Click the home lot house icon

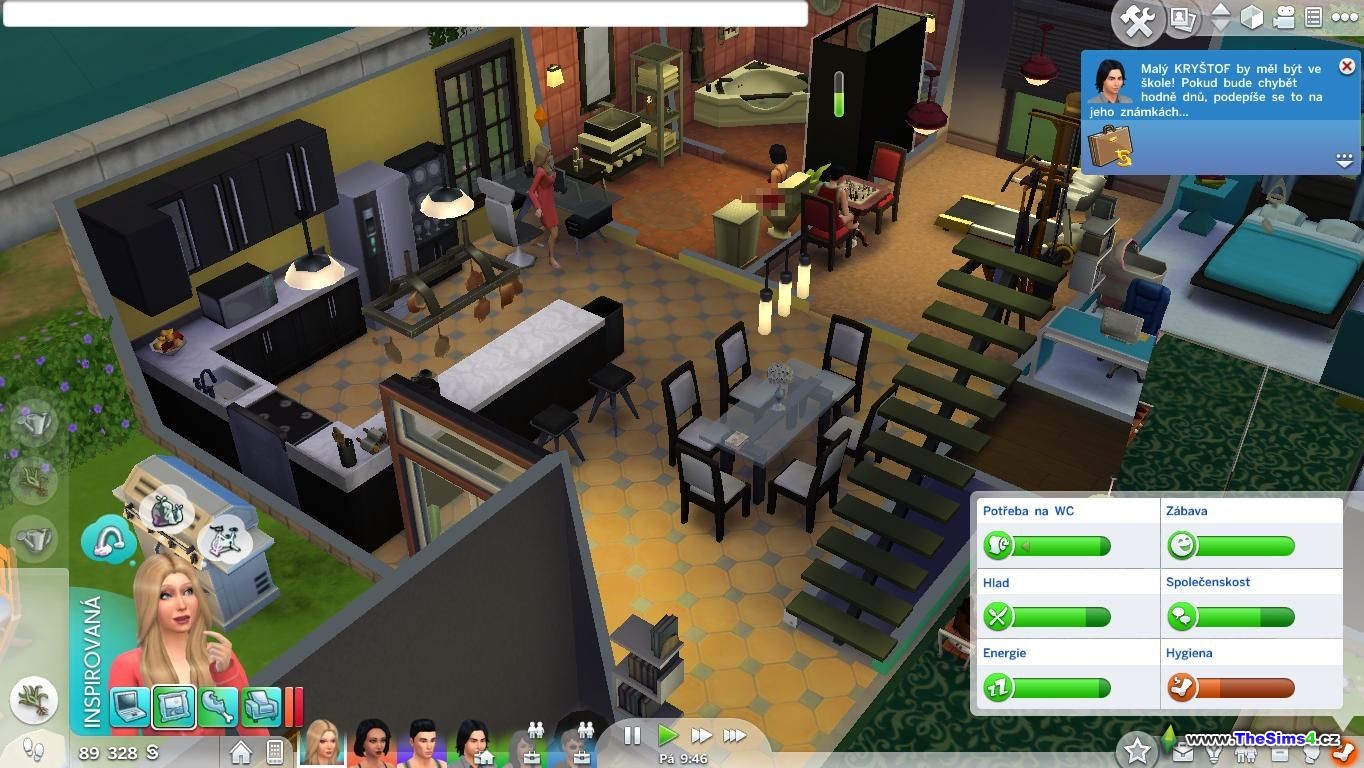241,751
